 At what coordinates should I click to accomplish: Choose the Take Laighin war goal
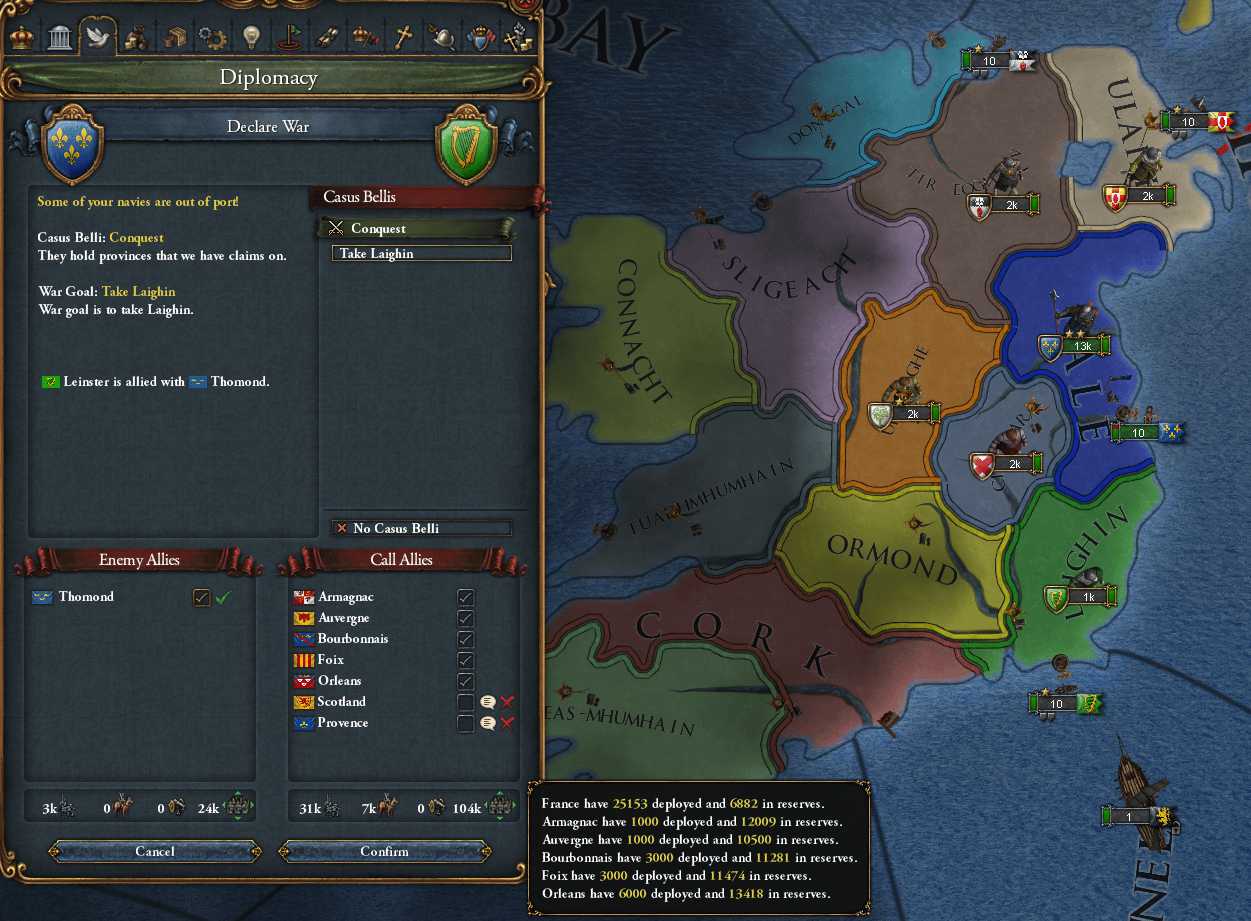421,254
